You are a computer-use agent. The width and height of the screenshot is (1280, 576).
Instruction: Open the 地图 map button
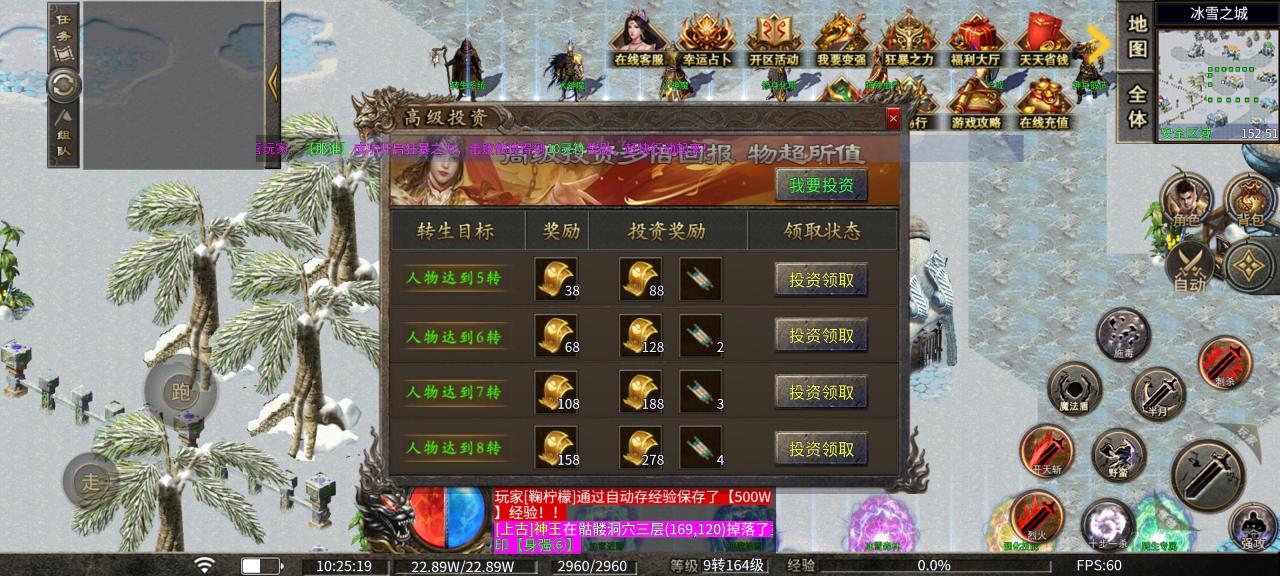(x=1137, y=36)
